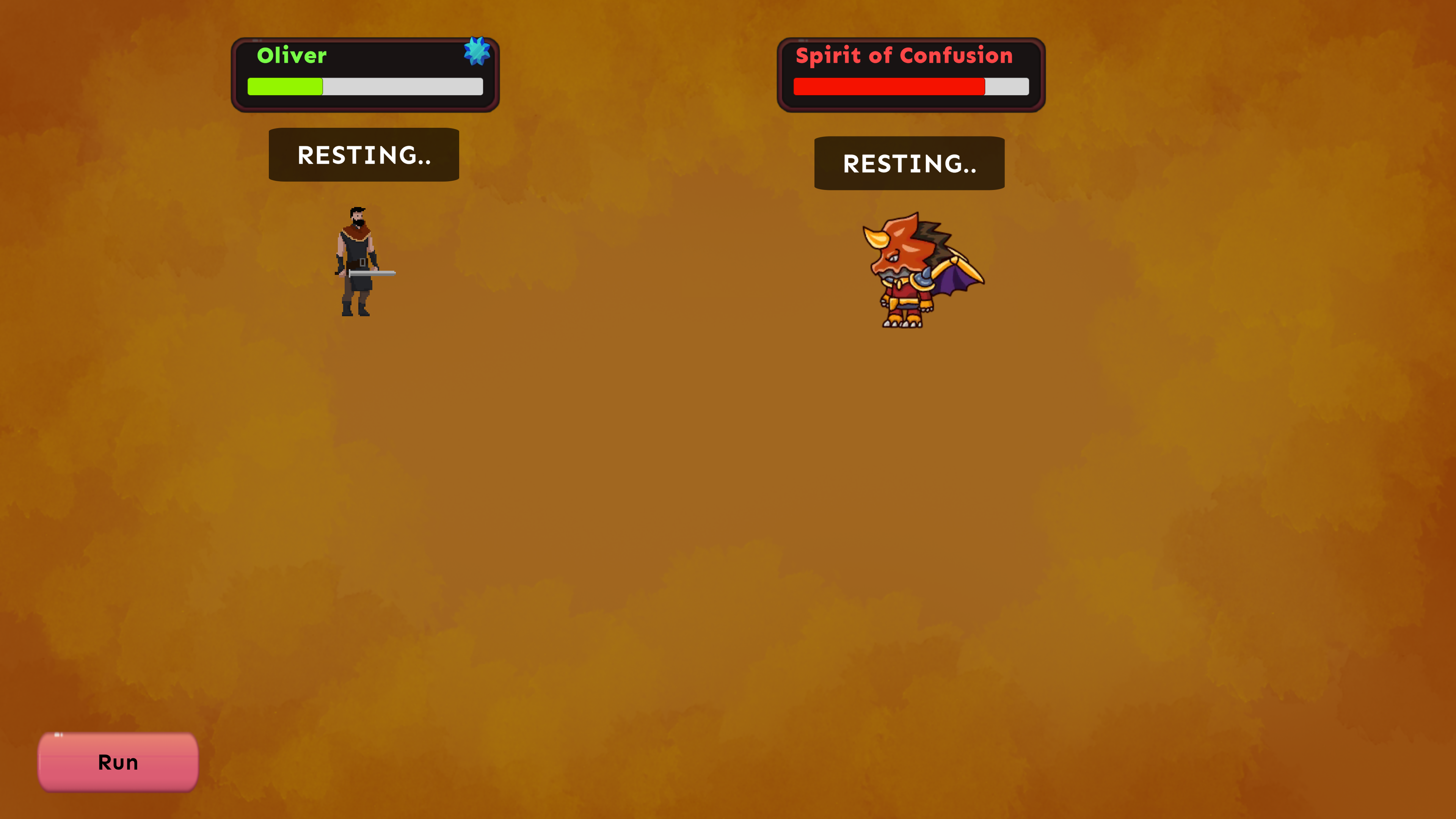
Task: Click Oliver's sword in his sprite
Action: pos(373,273)
